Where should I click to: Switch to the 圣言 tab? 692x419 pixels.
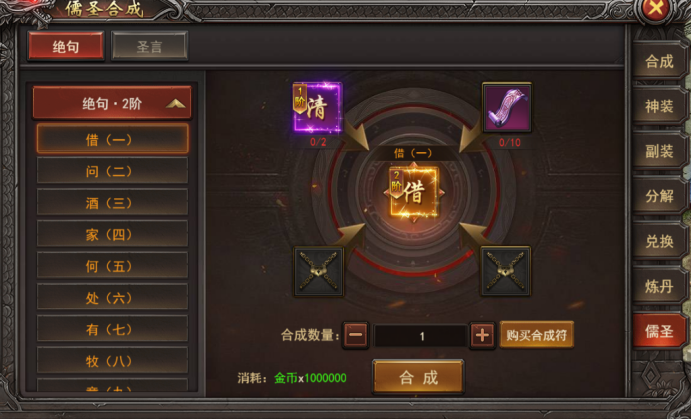pos(149,47)
